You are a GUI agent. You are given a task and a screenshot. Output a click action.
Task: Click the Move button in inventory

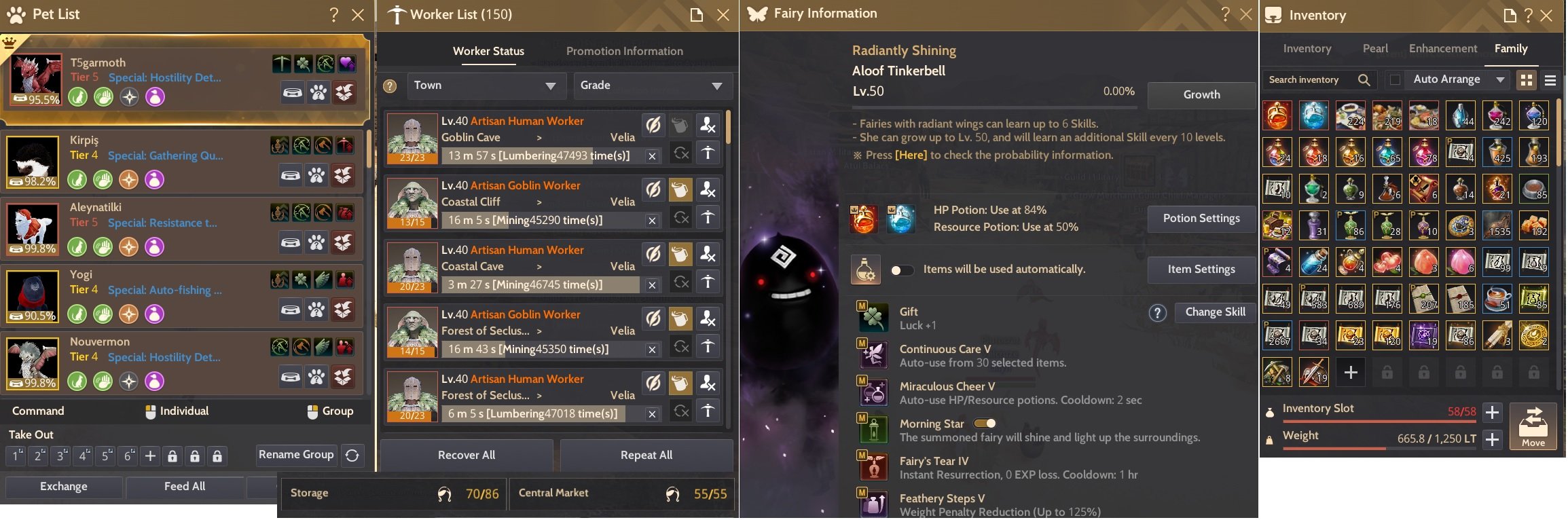coord(1533,427)
